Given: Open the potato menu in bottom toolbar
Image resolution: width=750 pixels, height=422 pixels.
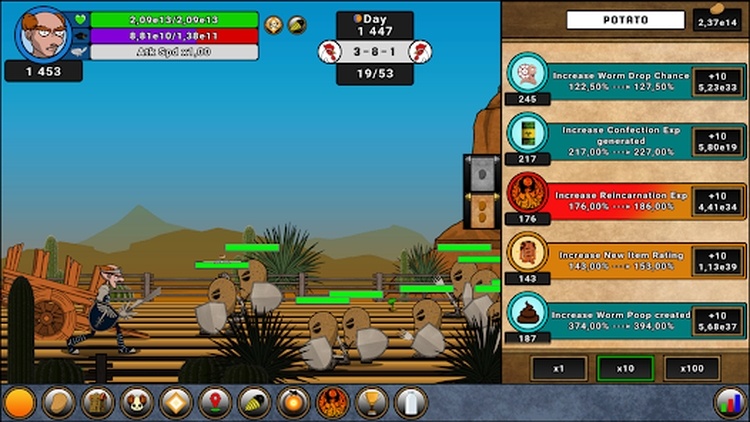Looking at the screenshot, I should click(x=58, y=403).
